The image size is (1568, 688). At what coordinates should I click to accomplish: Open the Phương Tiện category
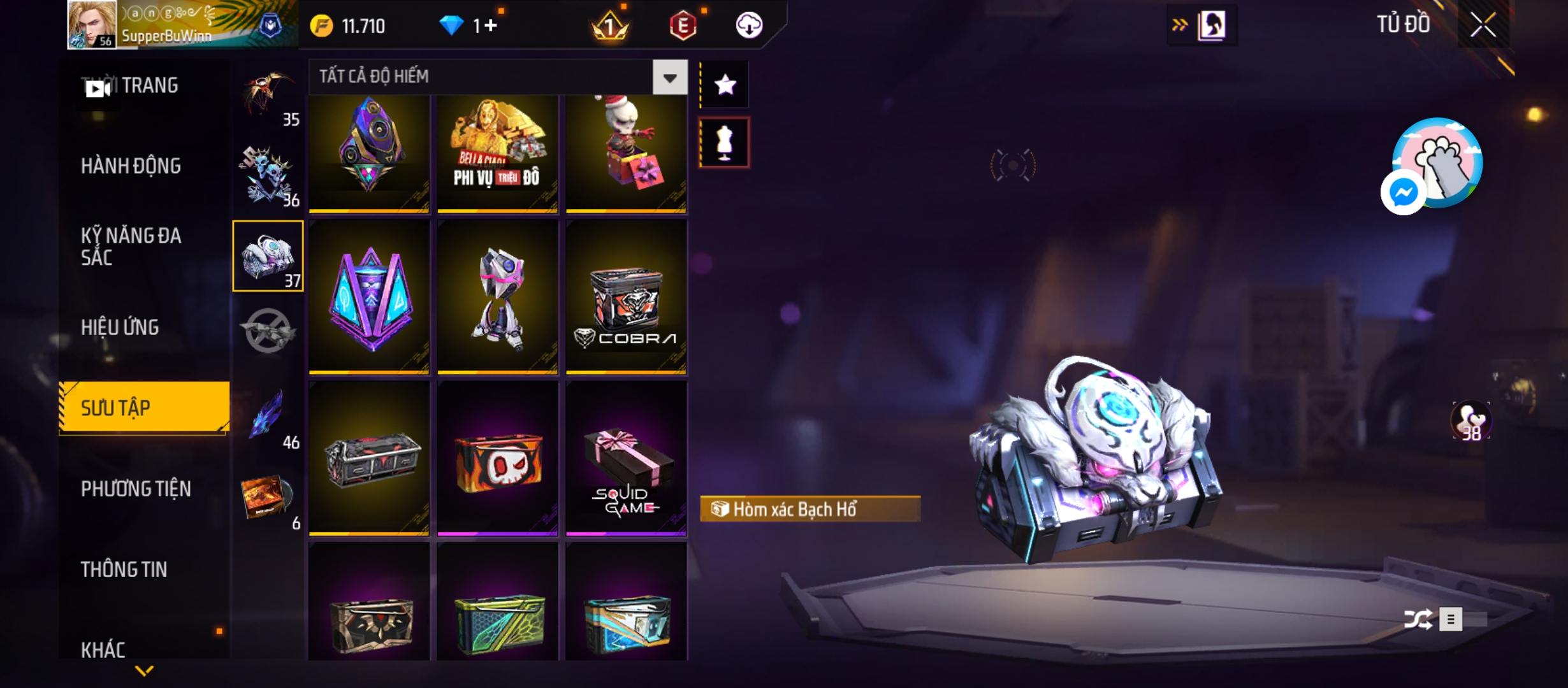click(x=136, y=489)
